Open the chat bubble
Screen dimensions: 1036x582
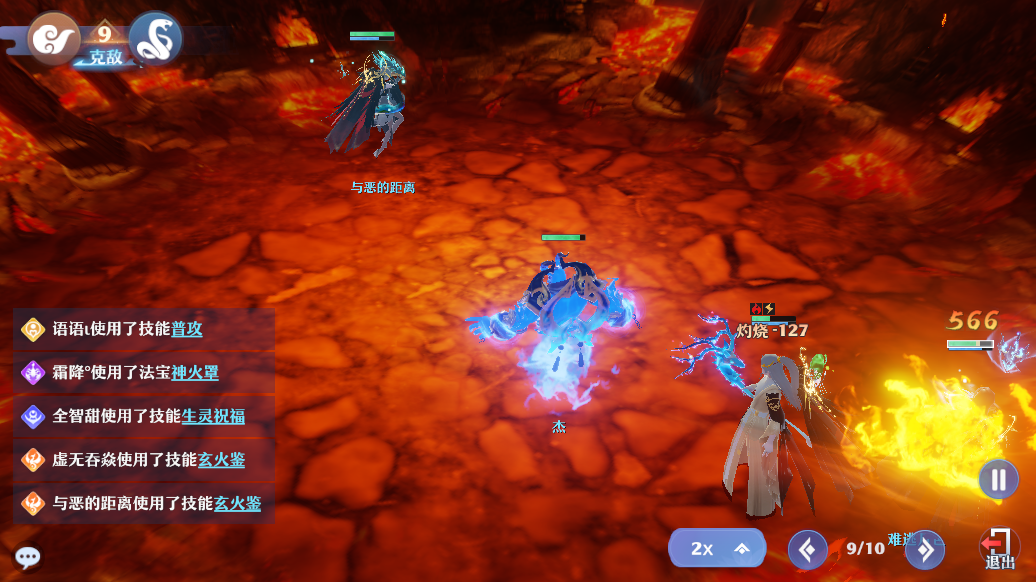tap(27, 558)
